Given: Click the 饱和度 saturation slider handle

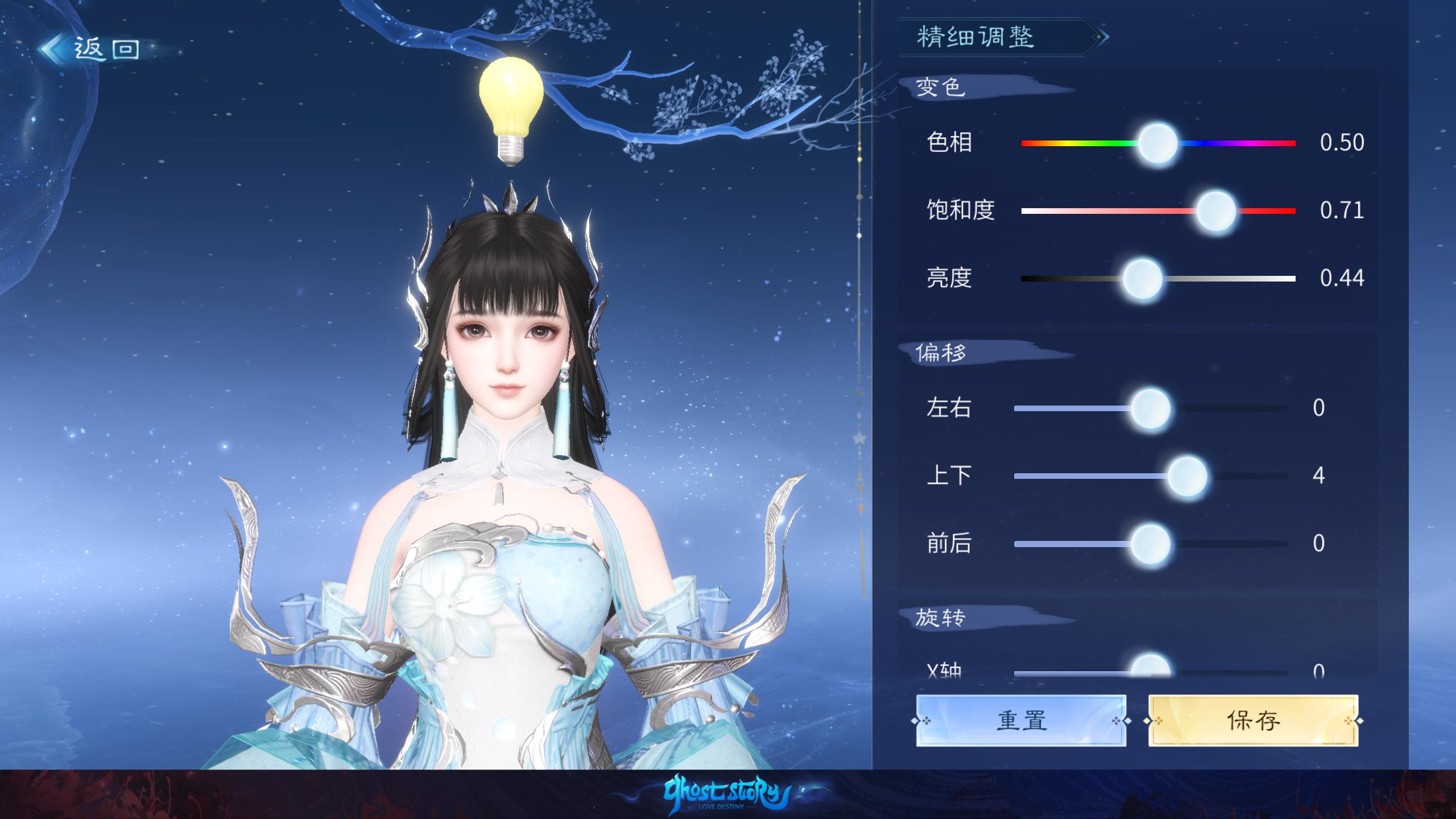Looking at the screenshot, I should point(1216,211).
